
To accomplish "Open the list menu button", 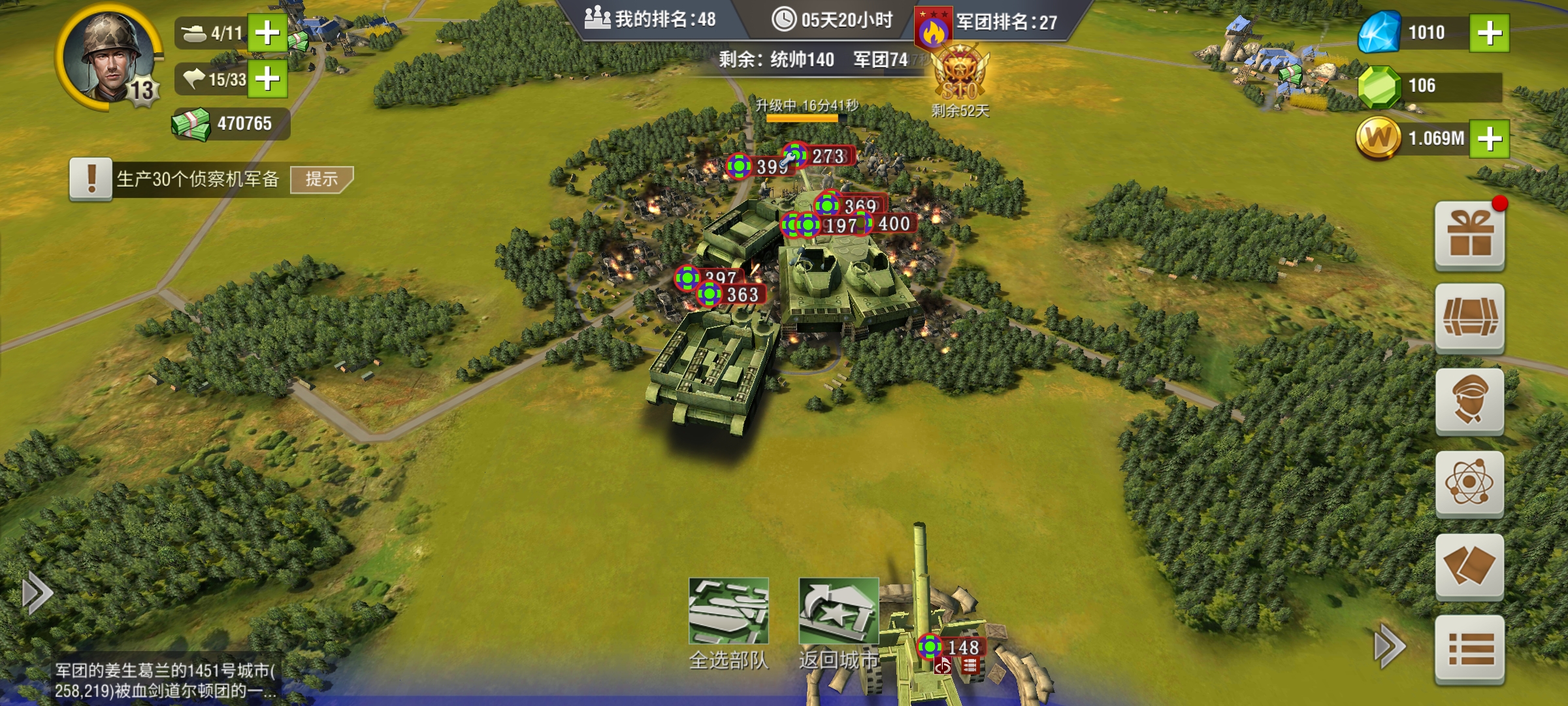I will tap(1469, 650).
